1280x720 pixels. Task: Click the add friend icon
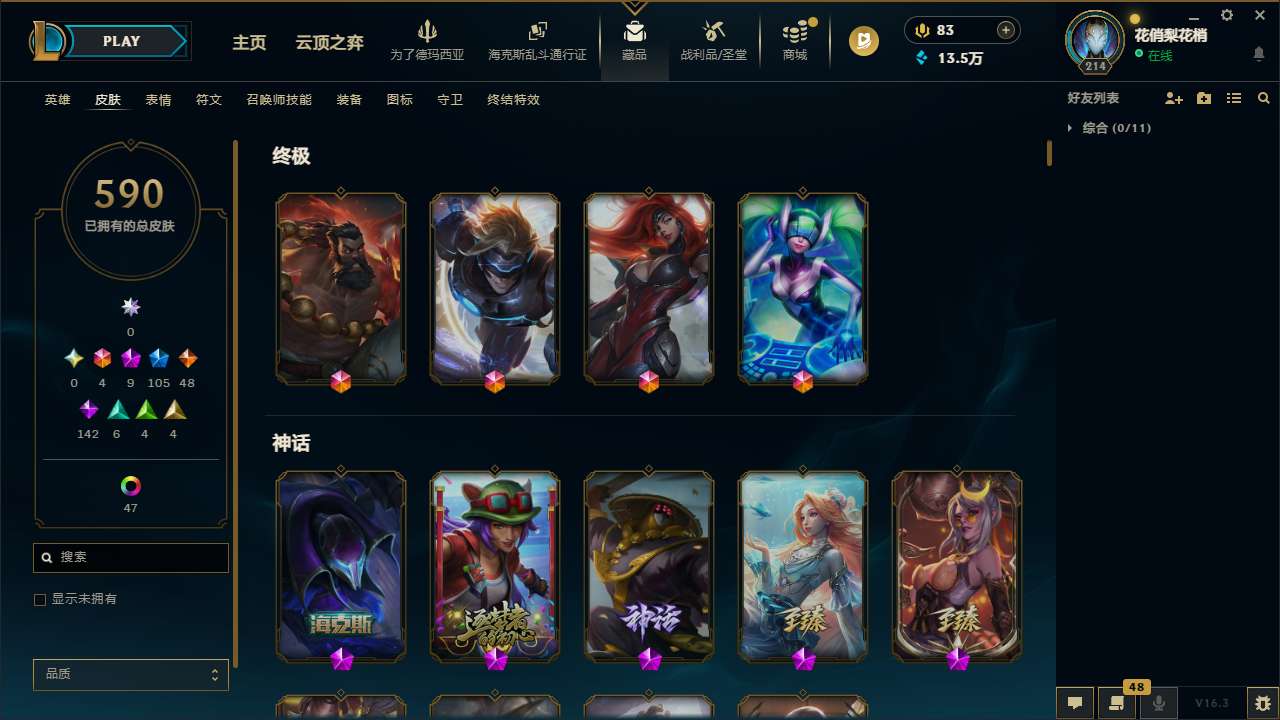coord(1174,98)
